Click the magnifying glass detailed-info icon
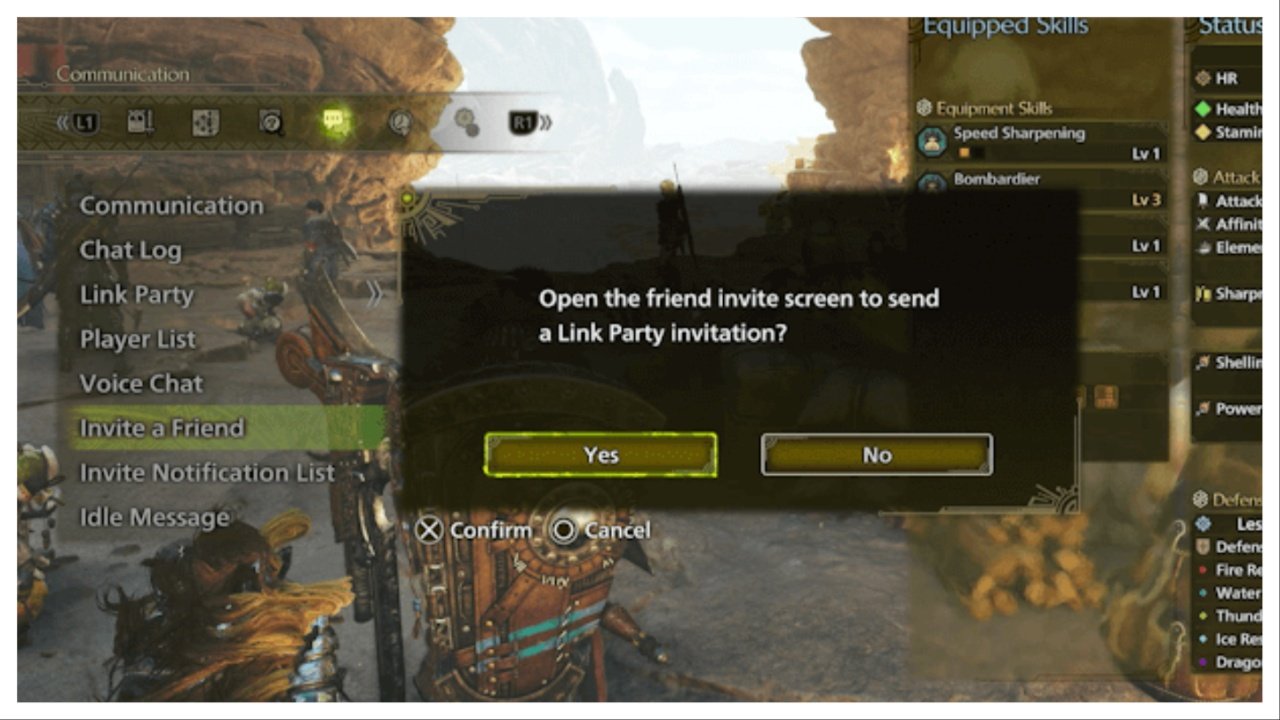 coord(272,122)
